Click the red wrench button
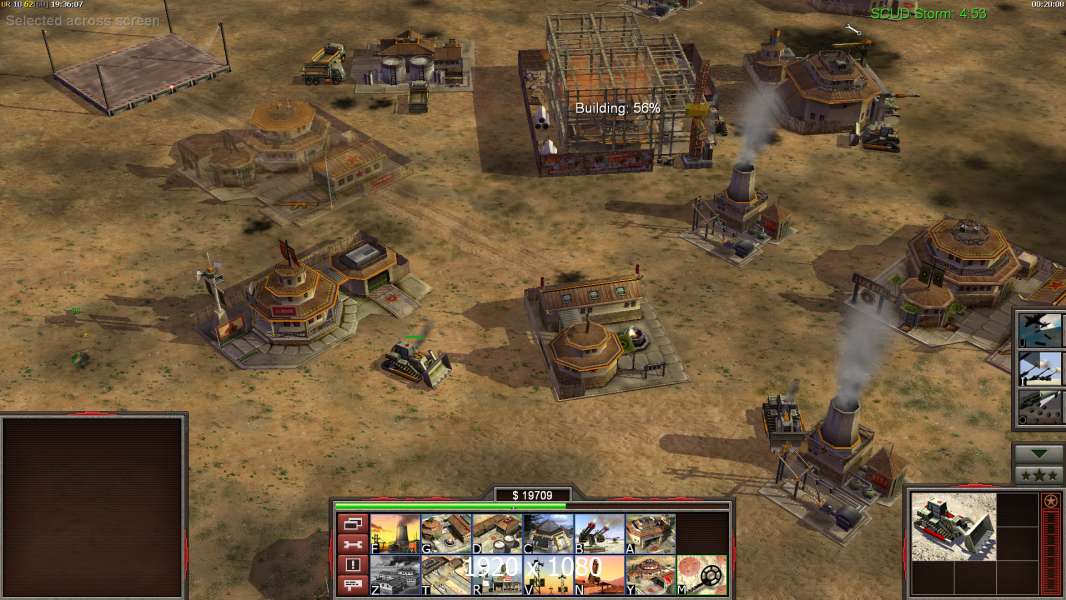The height and width of the screenshot is (600, 1066). coord(352,544)
